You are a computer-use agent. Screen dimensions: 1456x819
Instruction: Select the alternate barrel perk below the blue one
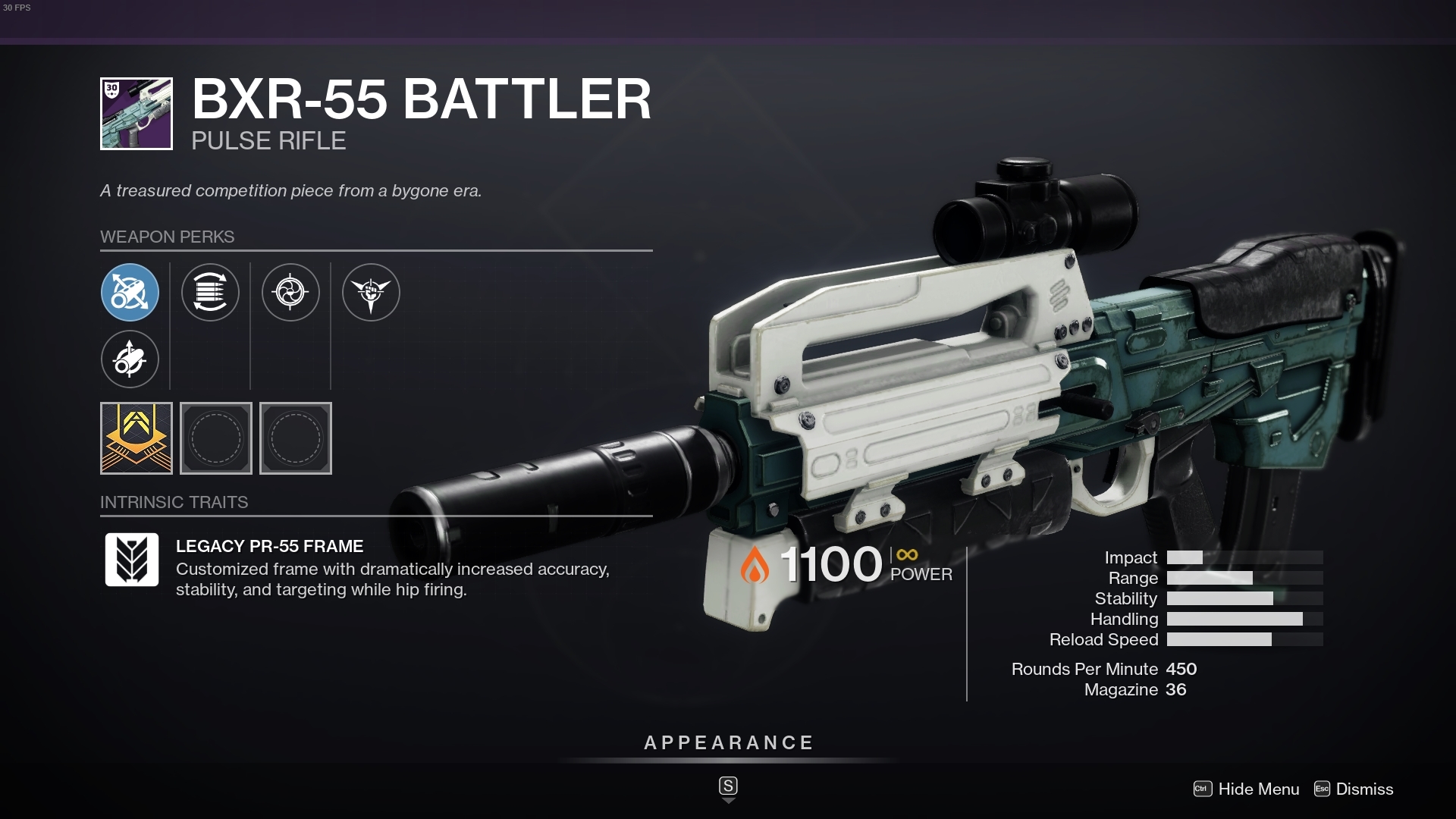pos(130,359)
